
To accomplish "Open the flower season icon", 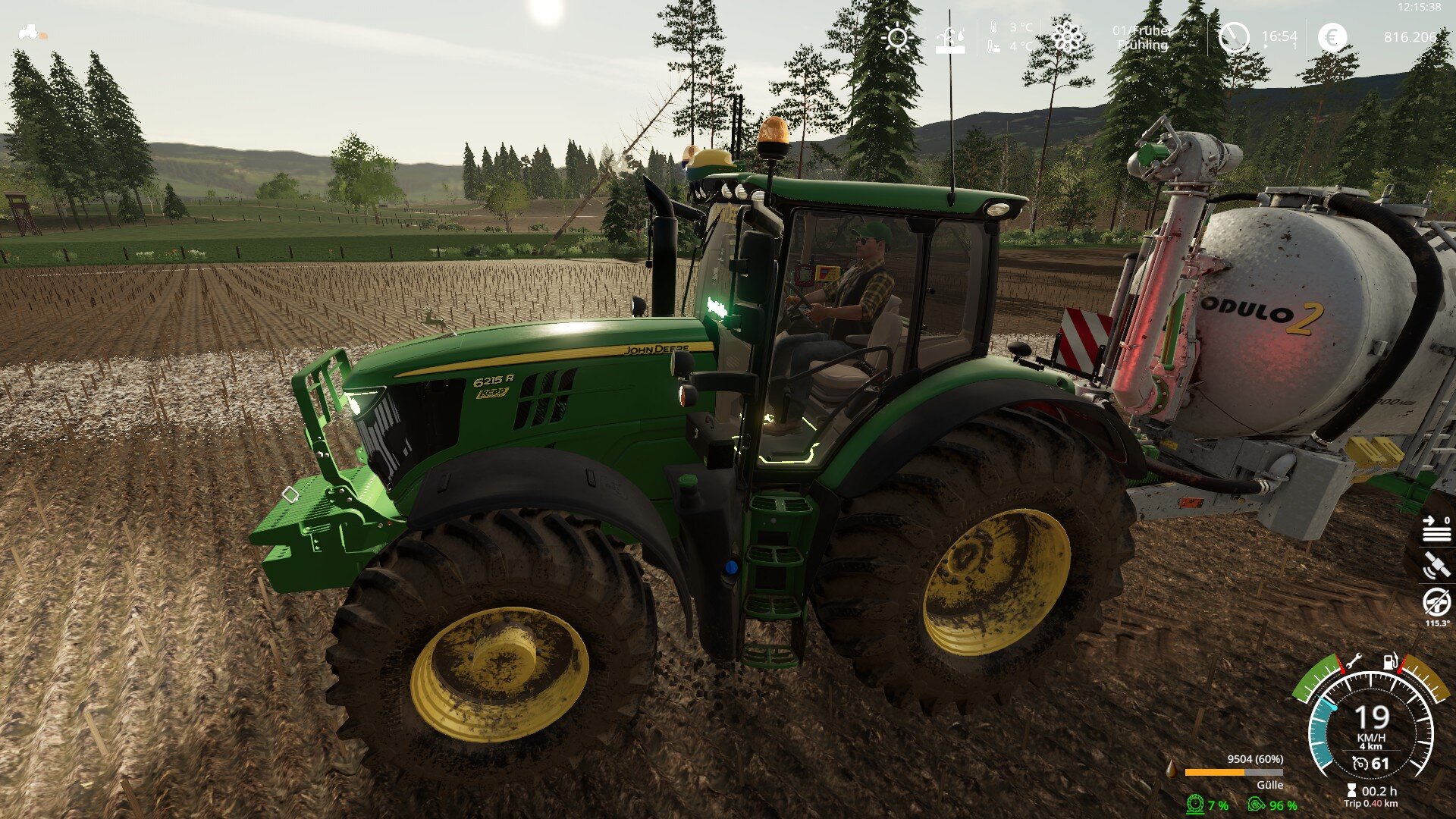I will 1066,36.
